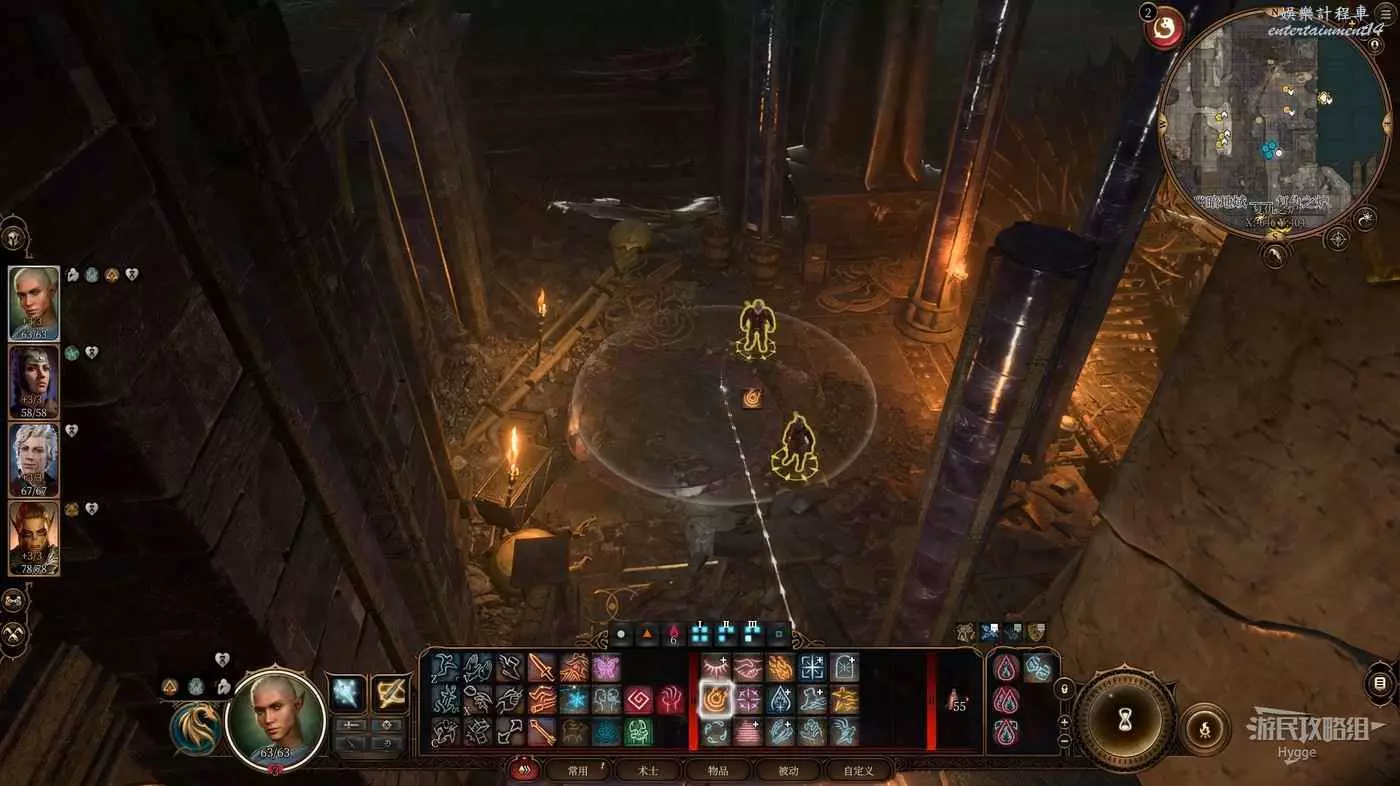The width and height of the screenshot is (1400, 786).
Task: Click the red swirl notification icon
Action: point(1164,28)
